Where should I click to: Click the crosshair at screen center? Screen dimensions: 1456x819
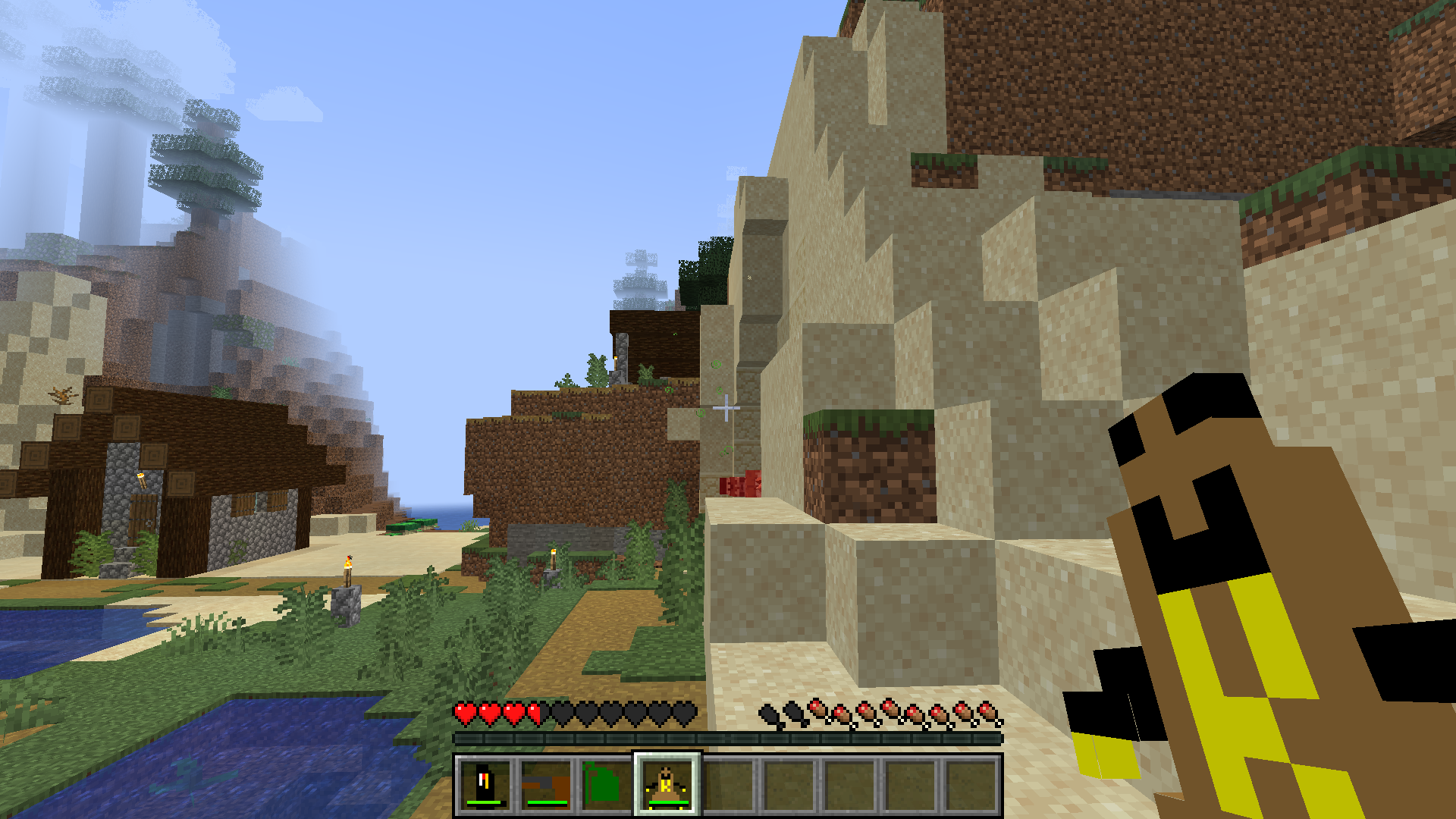[725, 409]
